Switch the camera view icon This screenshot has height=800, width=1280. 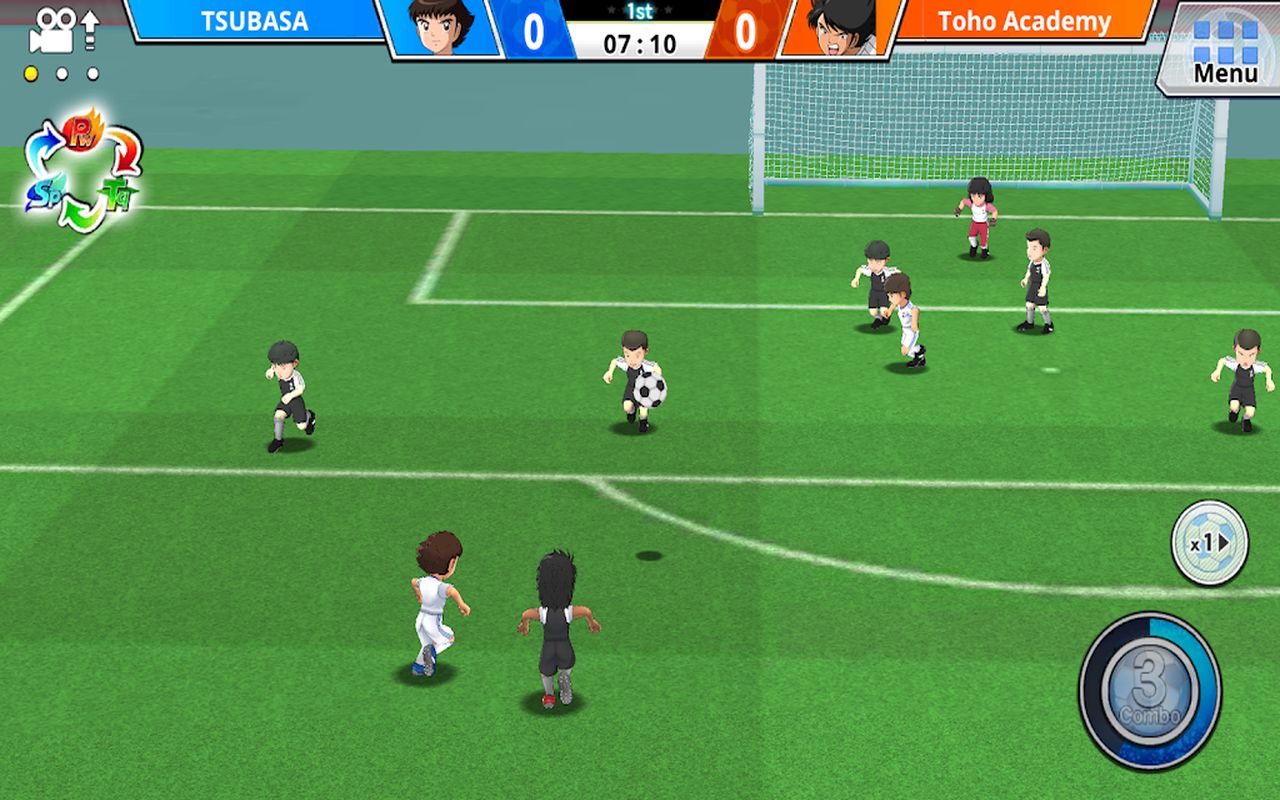[64, 31]
